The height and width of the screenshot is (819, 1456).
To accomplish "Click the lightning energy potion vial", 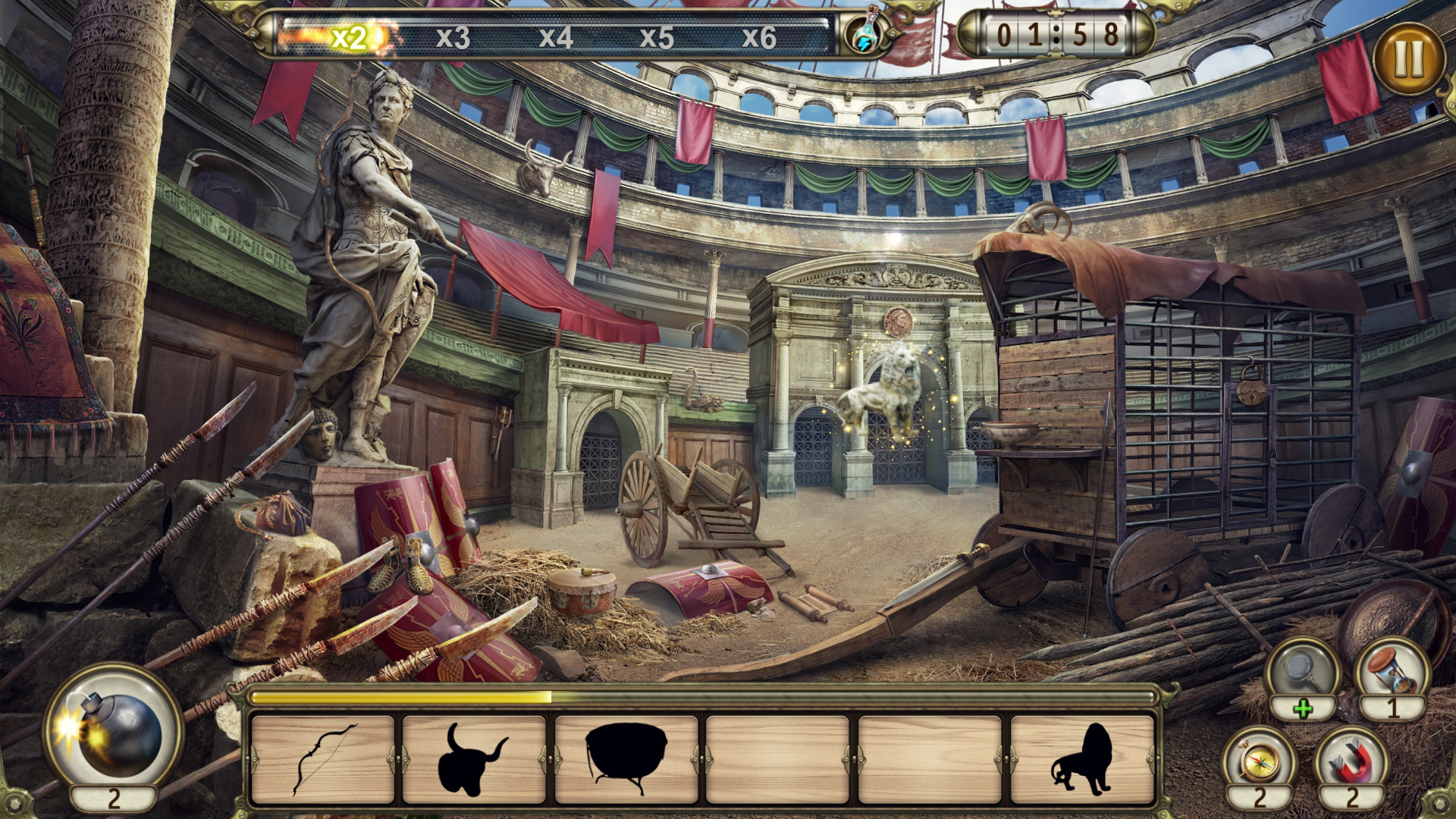I will click(864, 33).
